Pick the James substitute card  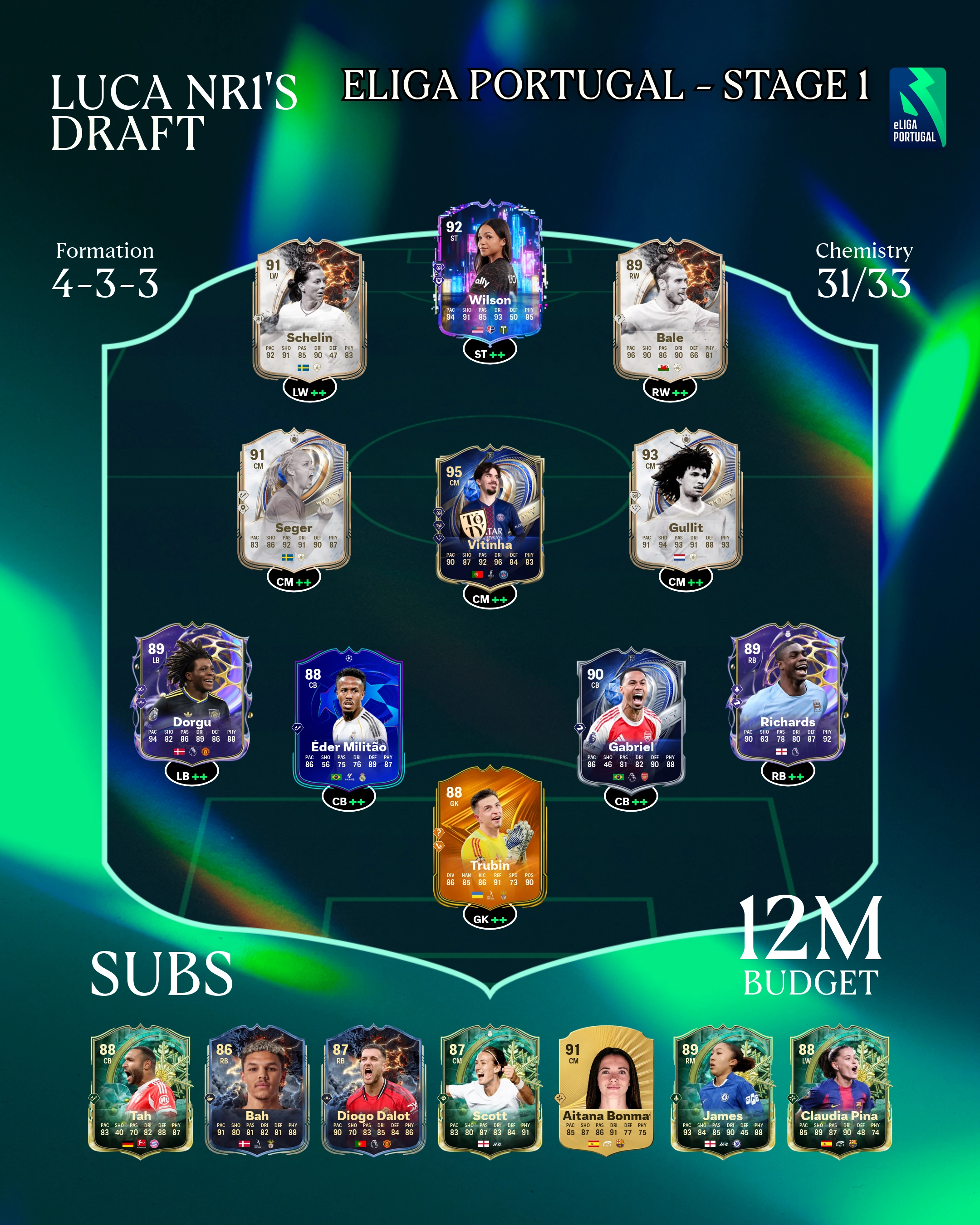(x=723, y=1091)
